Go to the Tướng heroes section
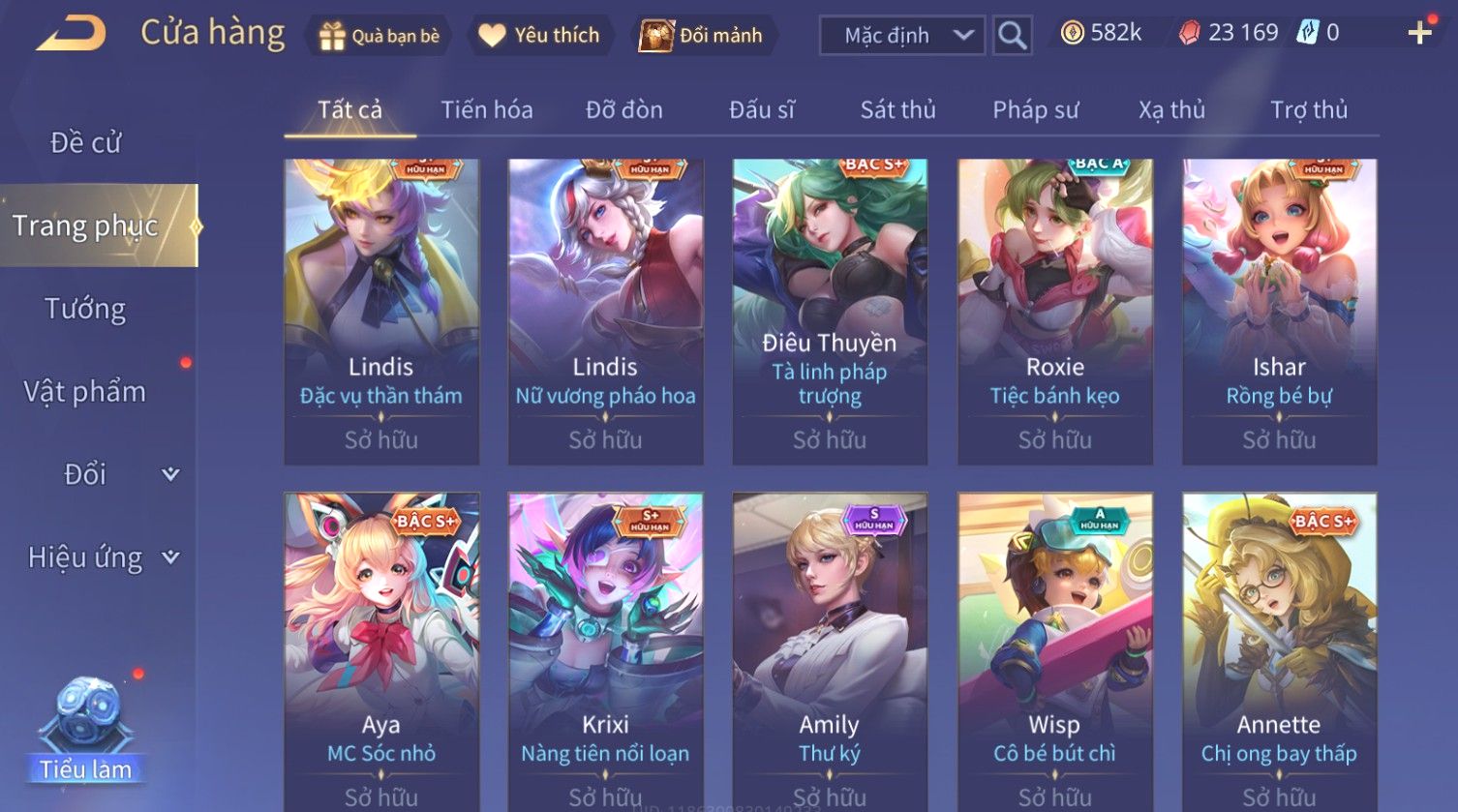Viewport: 1458px width, 812px height. click(x=85, y=309)
